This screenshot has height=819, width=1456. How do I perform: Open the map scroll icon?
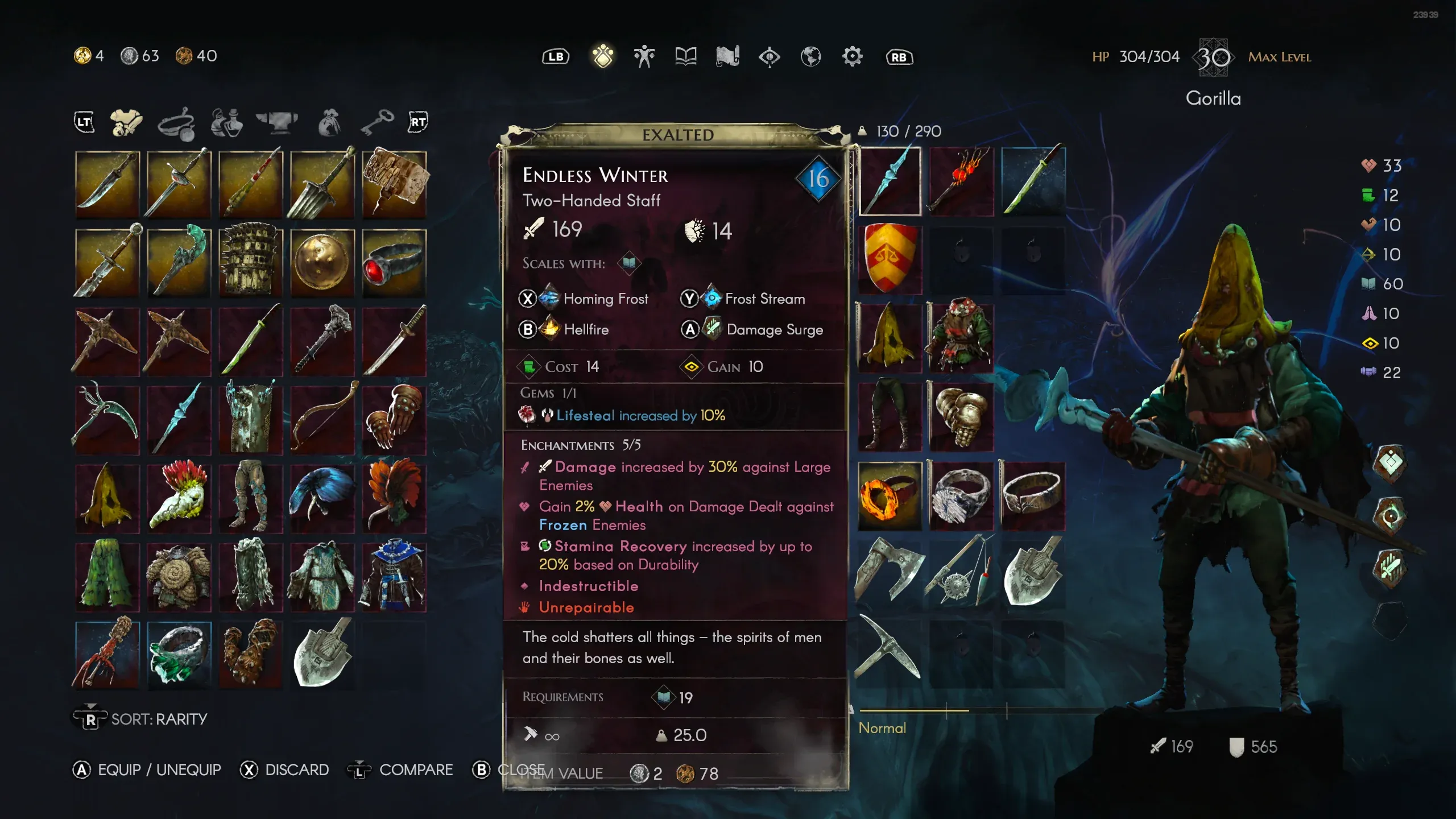(x=727, y=56)
